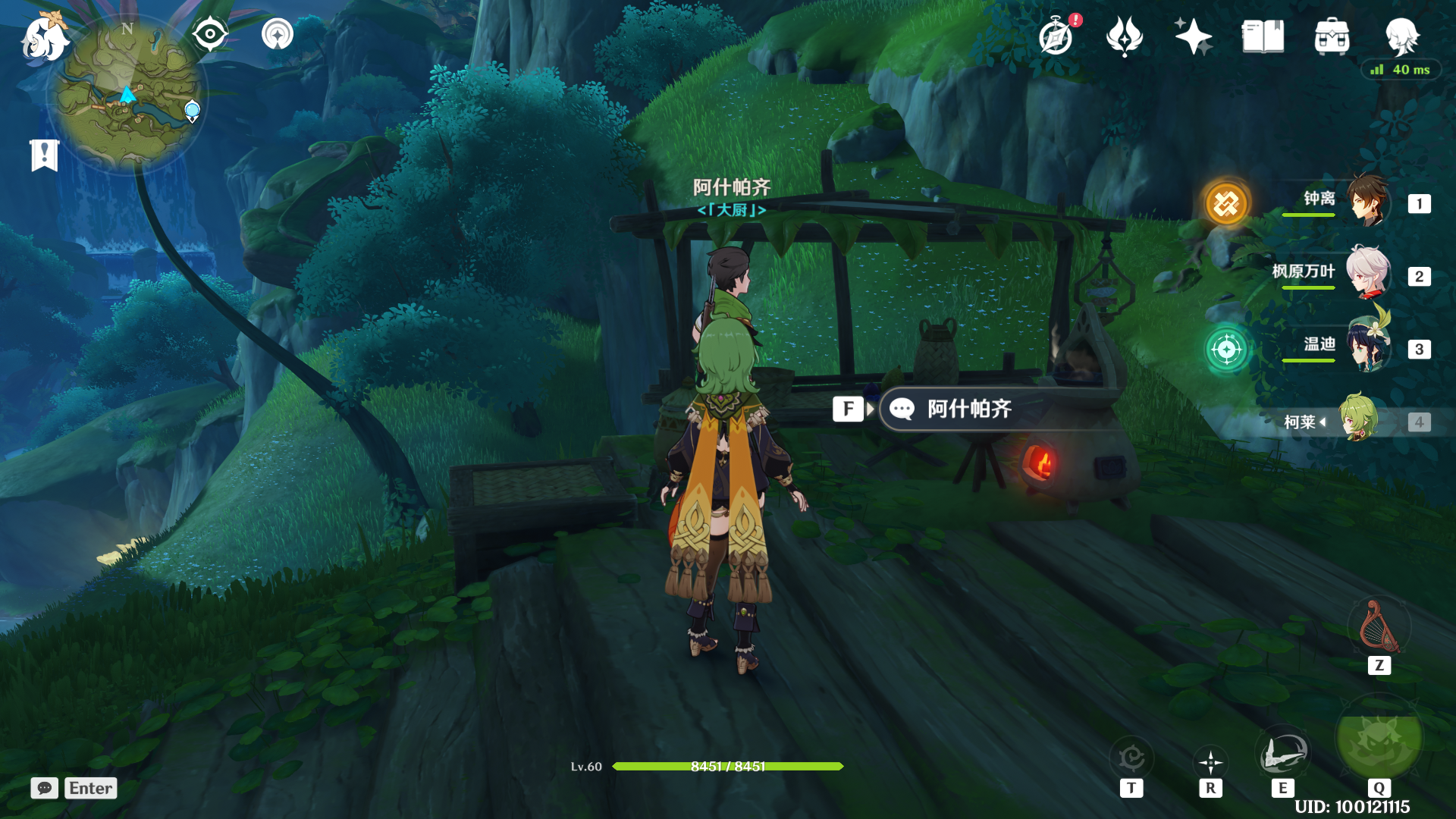Open the quest navigation icon beside the minimap

[x=278, y=34]
